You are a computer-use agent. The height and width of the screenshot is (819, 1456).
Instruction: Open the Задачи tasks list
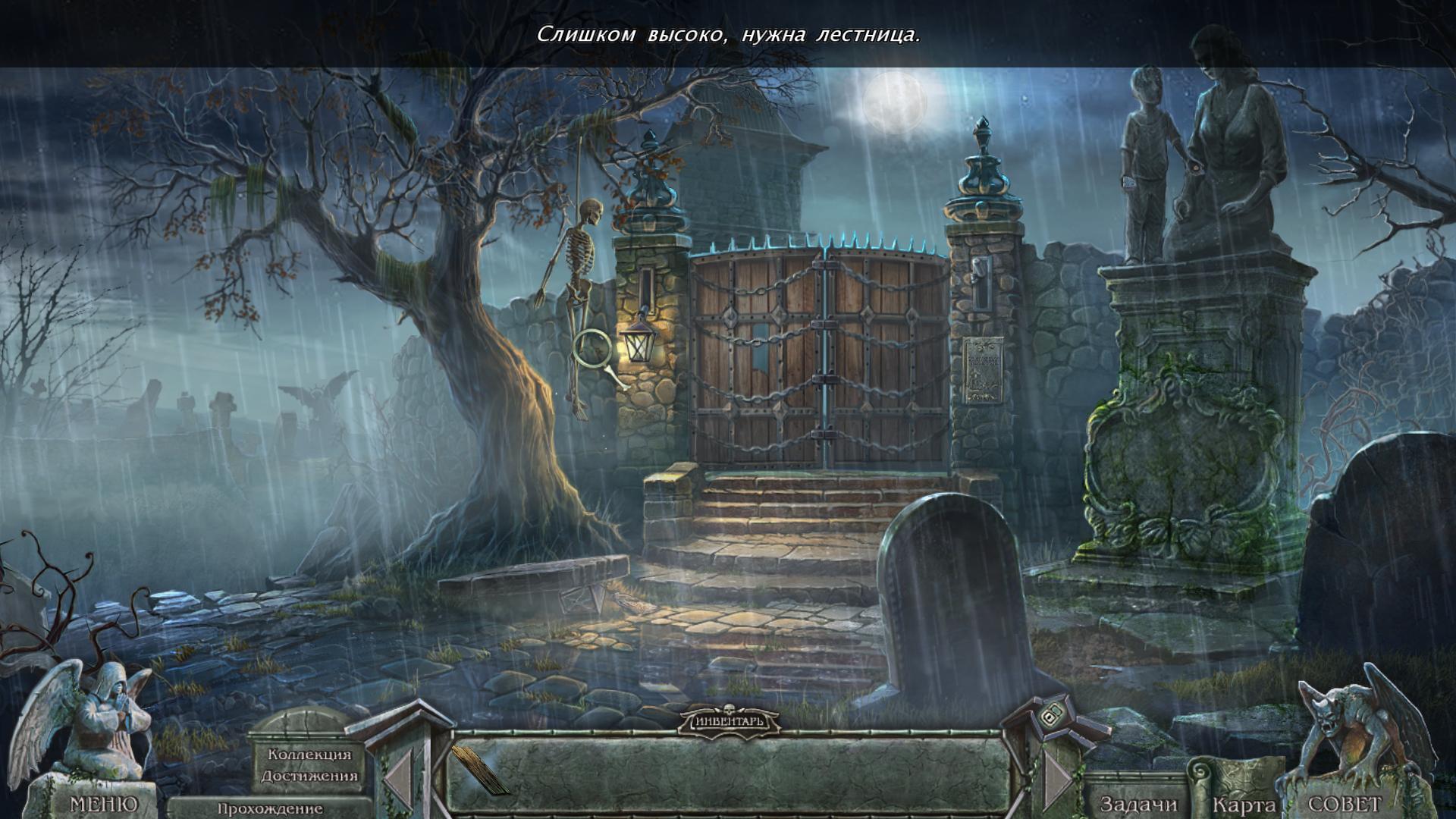click(1138, 804)
